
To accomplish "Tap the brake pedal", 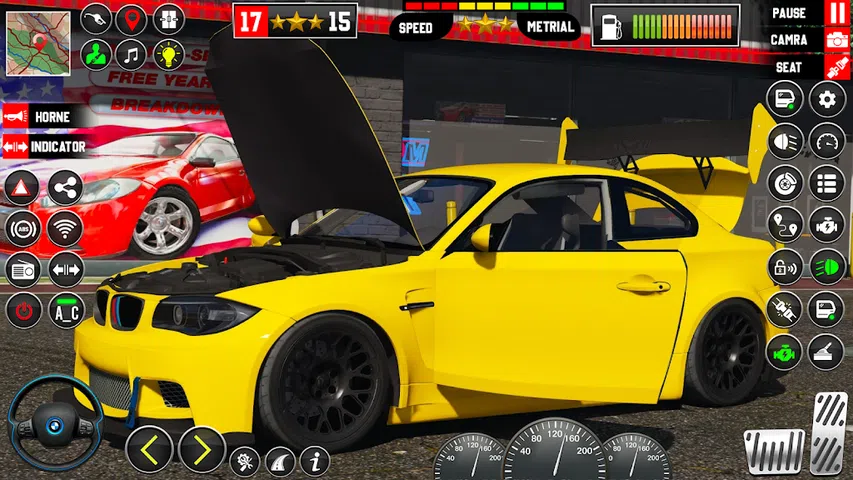I will (x=774, y=451).
